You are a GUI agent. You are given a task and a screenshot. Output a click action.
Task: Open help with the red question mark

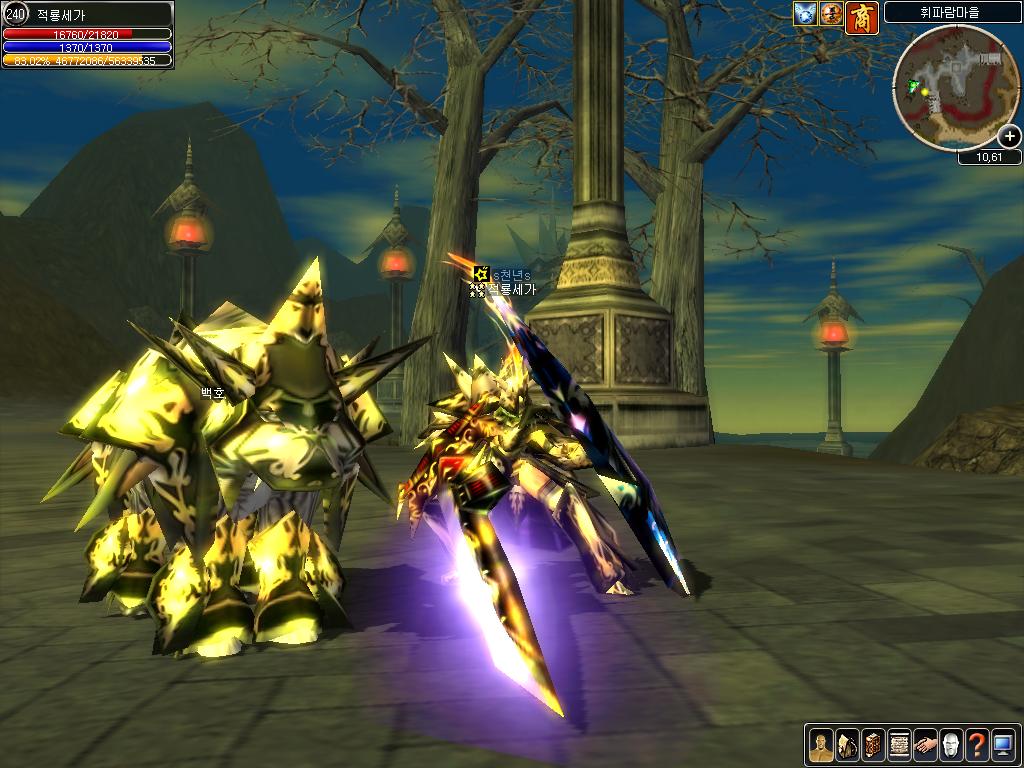coord(976,744)
